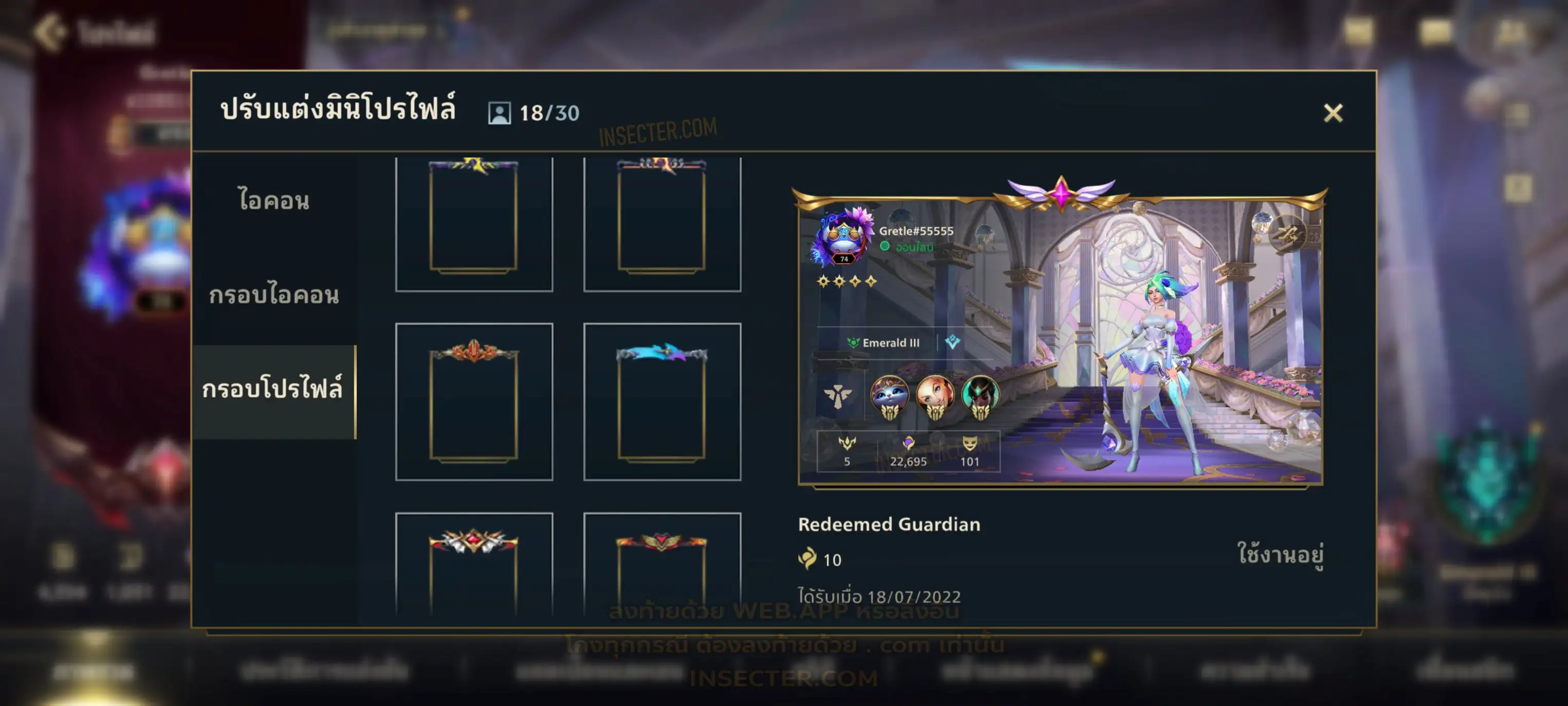
Task: Select the red heart winged profile frame
Action: [x=661, y=567]
